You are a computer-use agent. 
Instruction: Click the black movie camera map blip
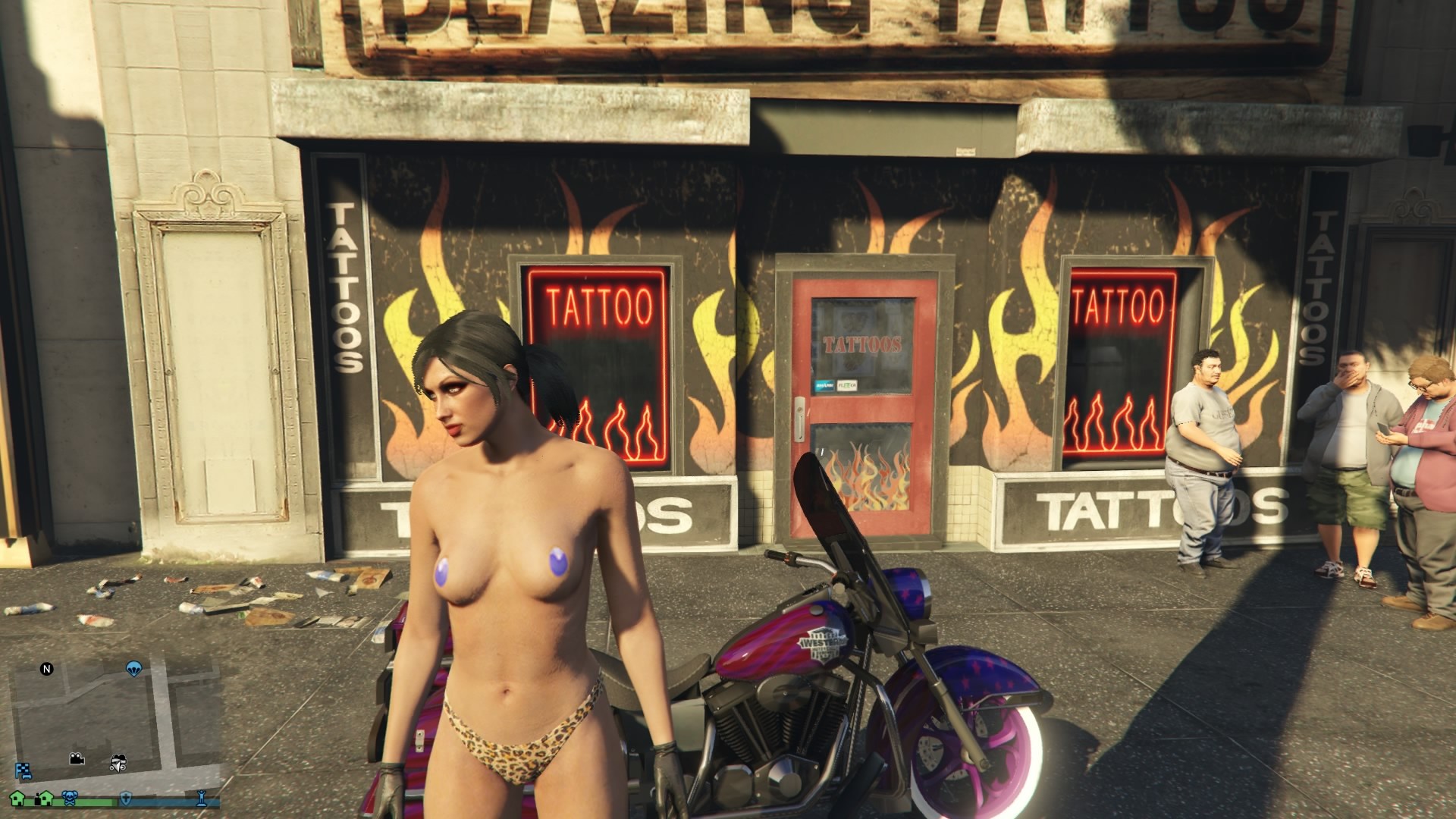pos(77,759)
